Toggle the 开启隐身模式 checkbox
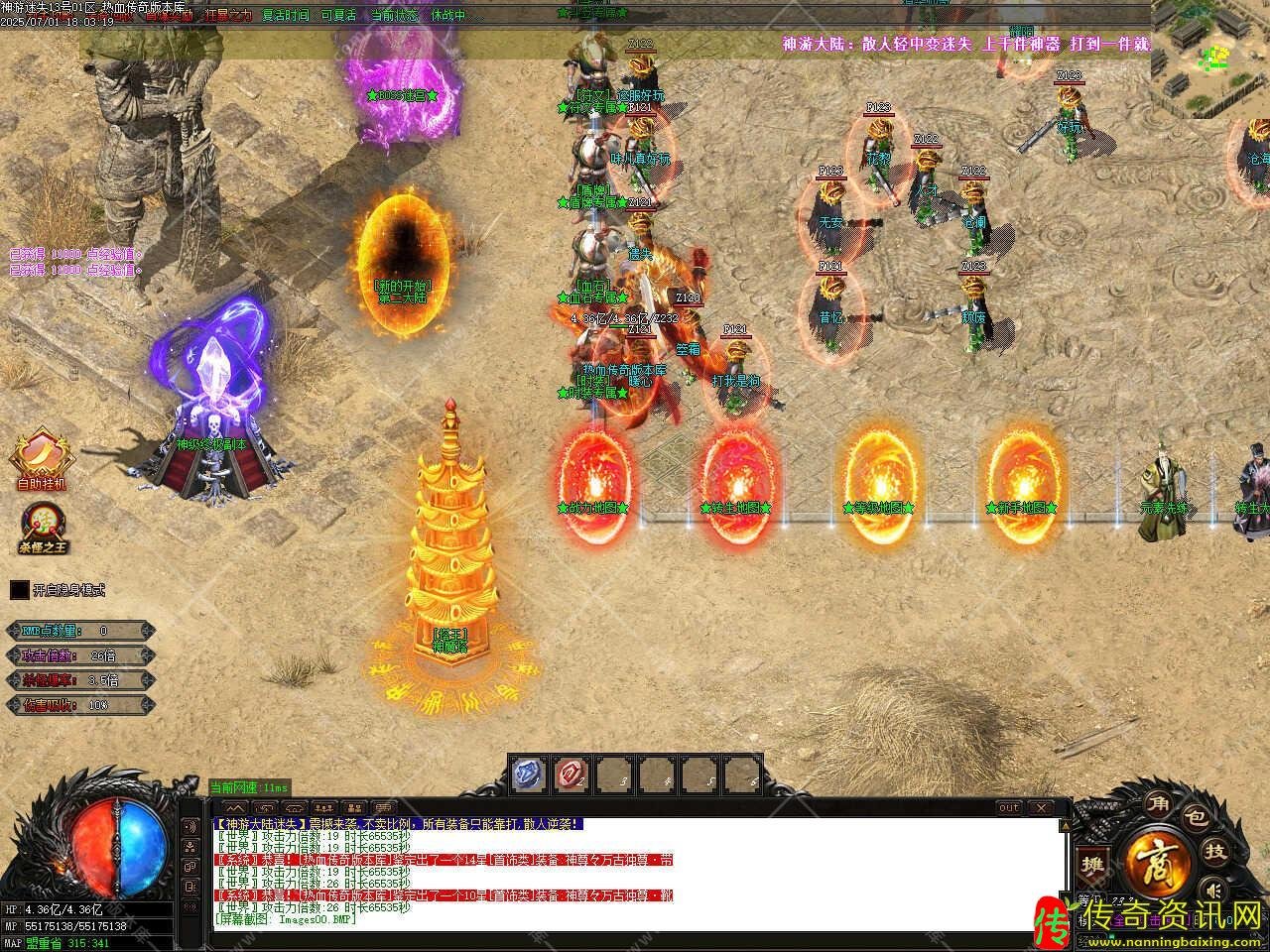Image resolution: width=1270 pixels, height=952 pixels. point(20,590)
